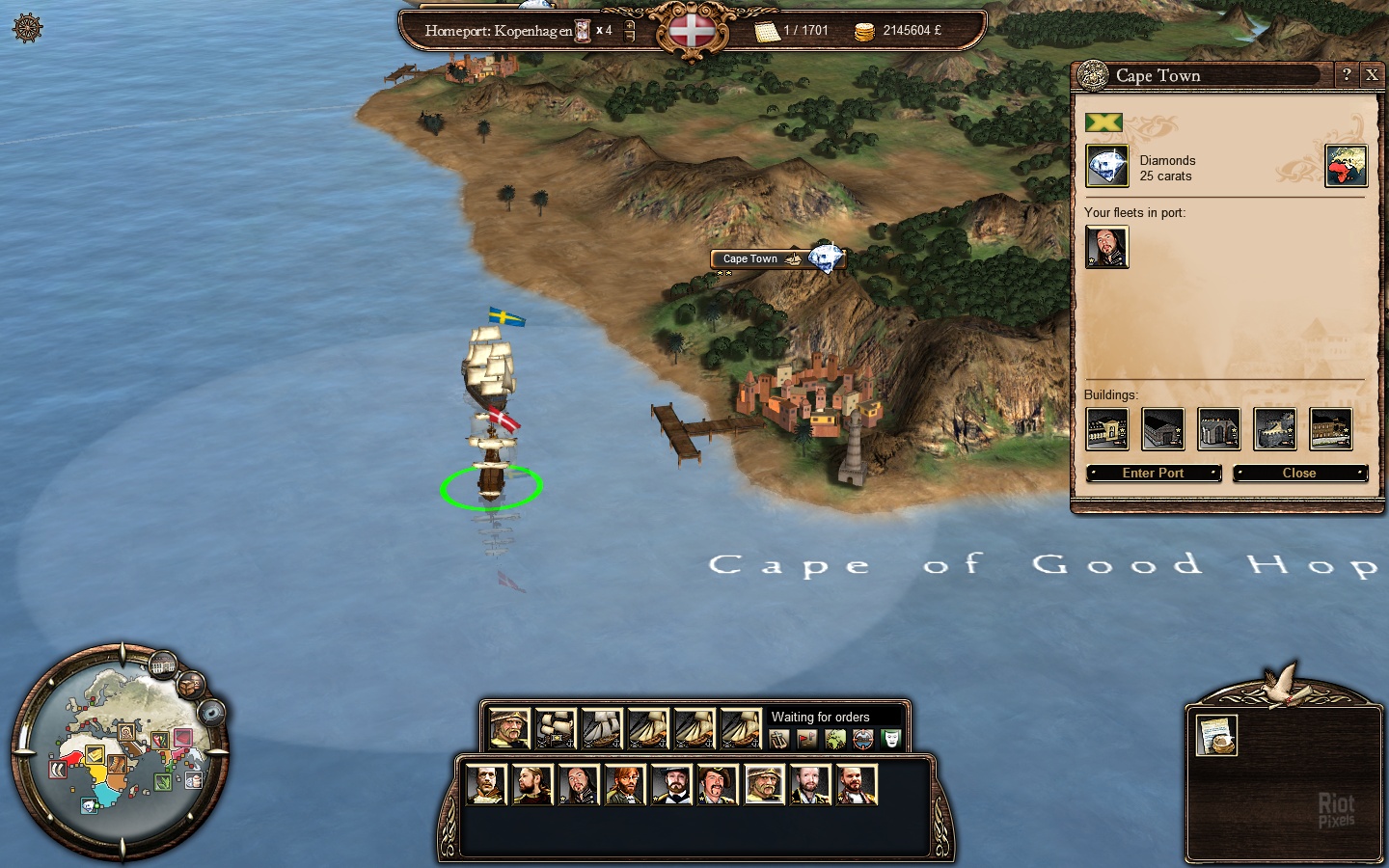Open the diary note icon beside the date
The width and height of the screenshot is (1389, 868).
(x=767, y=31)
